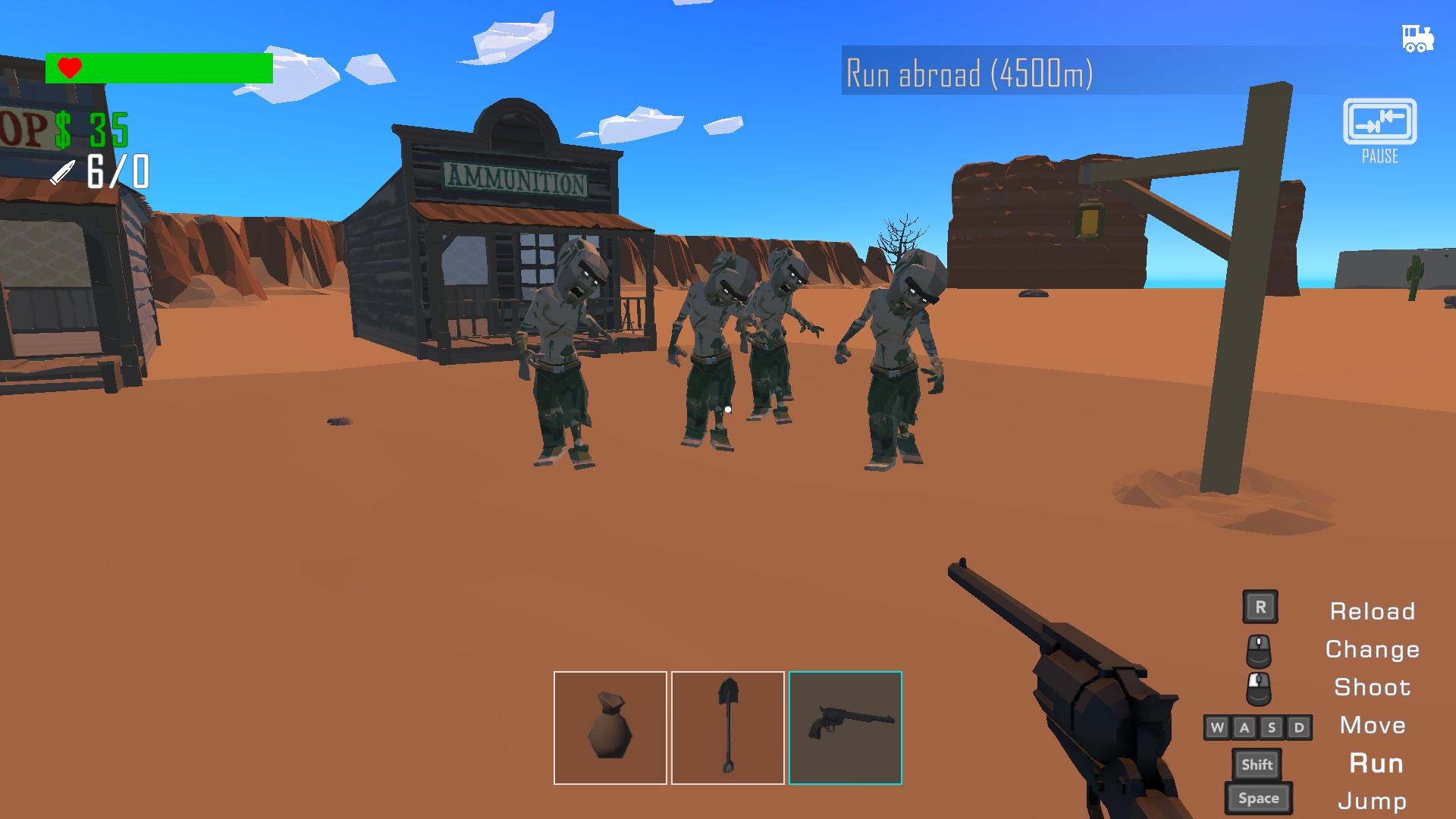Click the W key in the movement hints
1456x819 pixels.
click(1221, 726)
